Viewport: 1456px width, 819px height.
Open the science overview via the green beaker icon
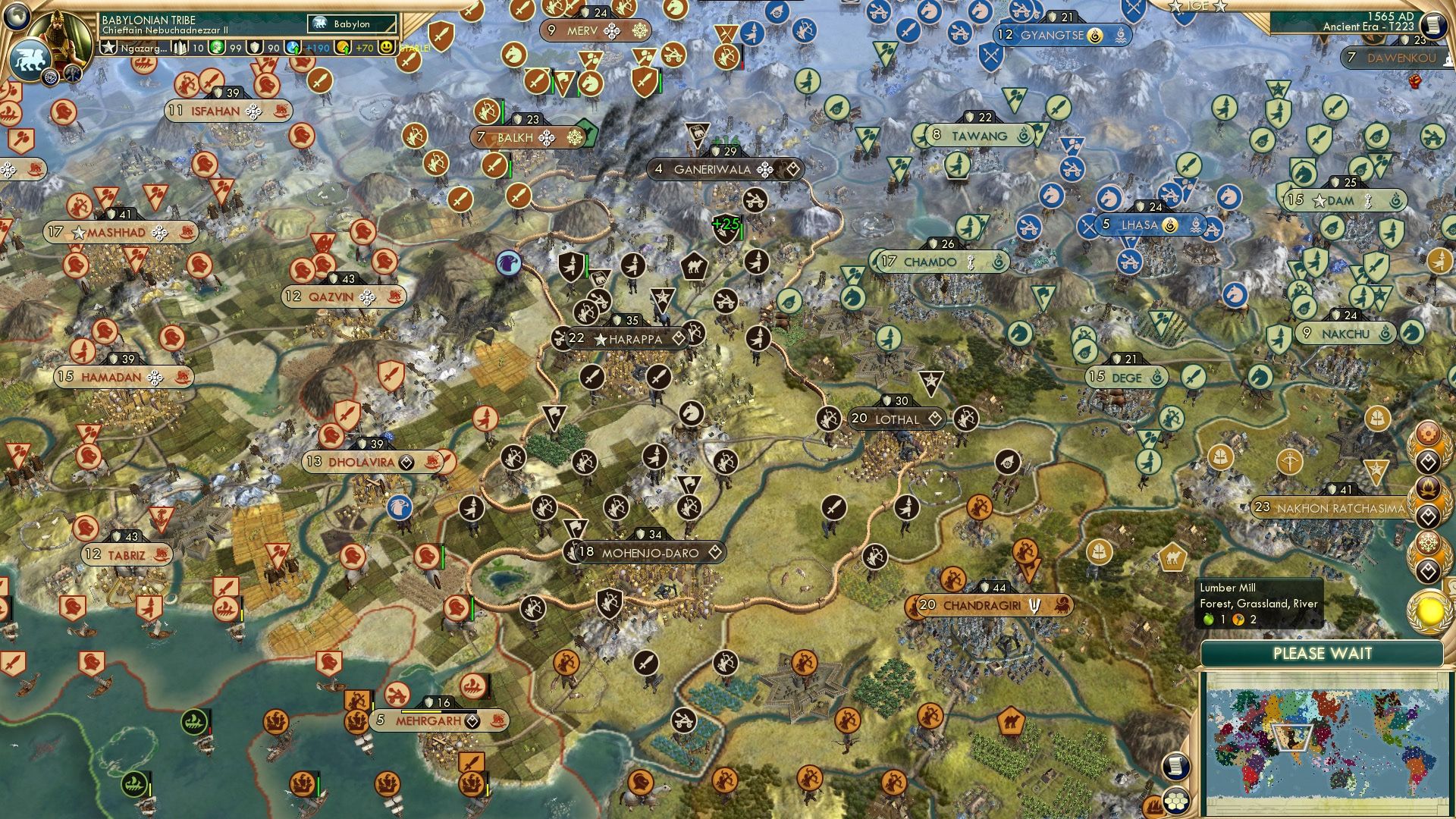pyautogui.click(x=217, y=47)
